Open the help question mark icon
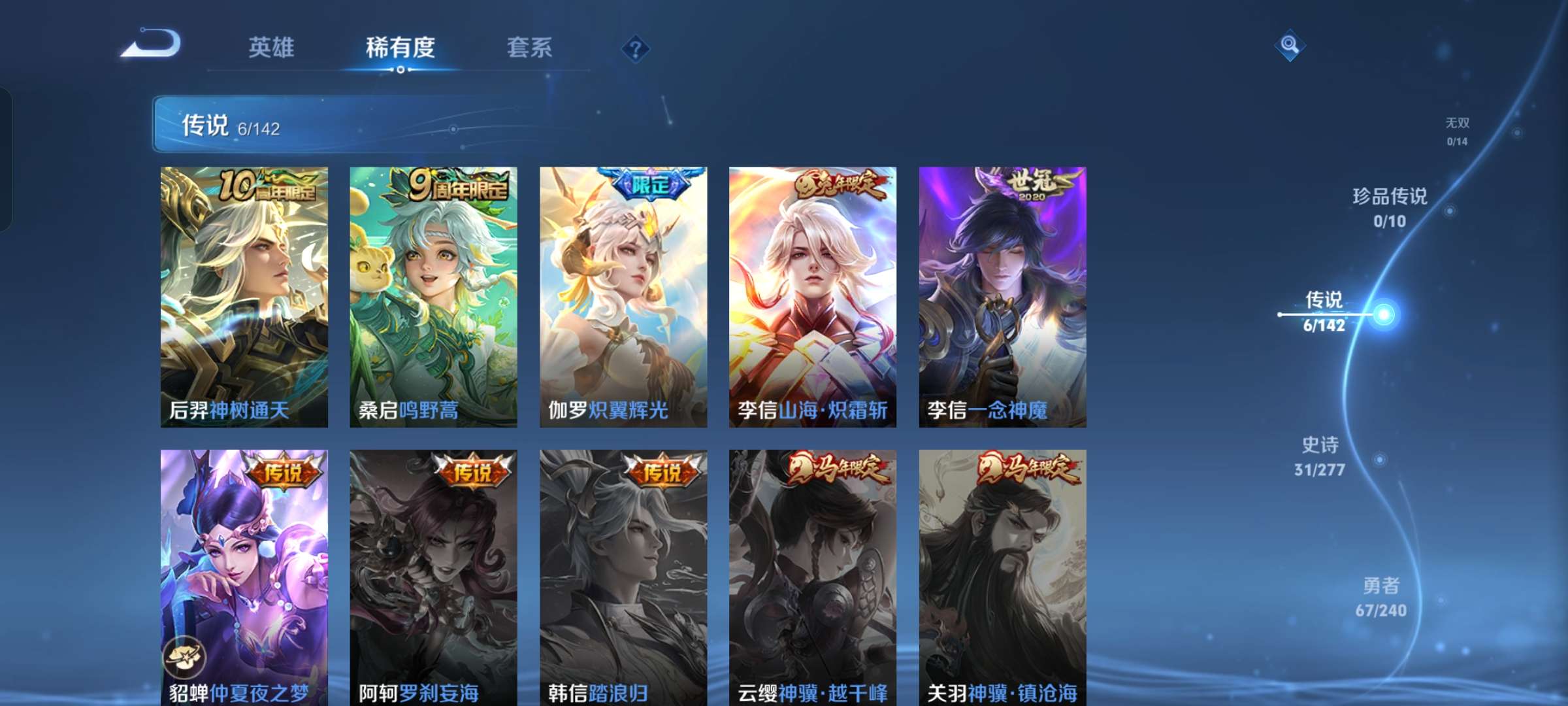The width and height of the screenshot is (1568, 706). click(x=636, y=48)
